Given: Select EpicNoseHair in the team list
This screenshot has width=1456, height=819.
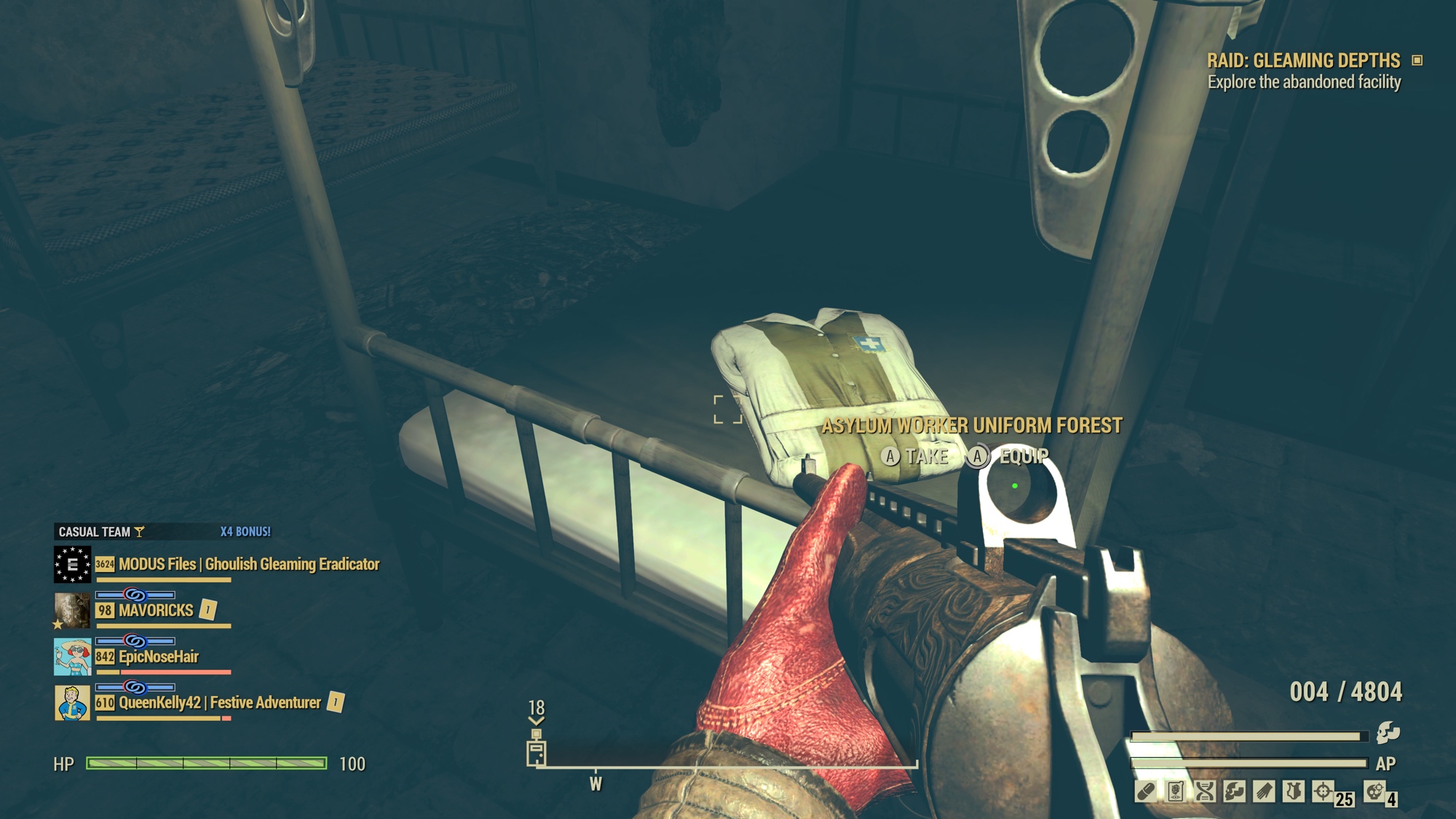Looking at the screenshot, I should point(158,657).
